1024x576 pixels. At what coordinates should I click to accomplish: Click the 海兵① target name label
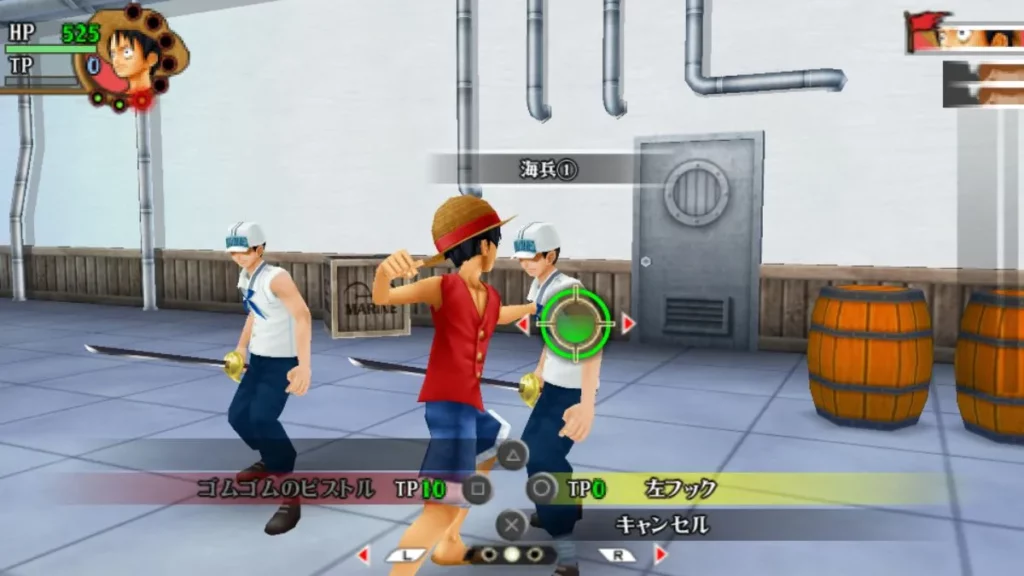549,169
